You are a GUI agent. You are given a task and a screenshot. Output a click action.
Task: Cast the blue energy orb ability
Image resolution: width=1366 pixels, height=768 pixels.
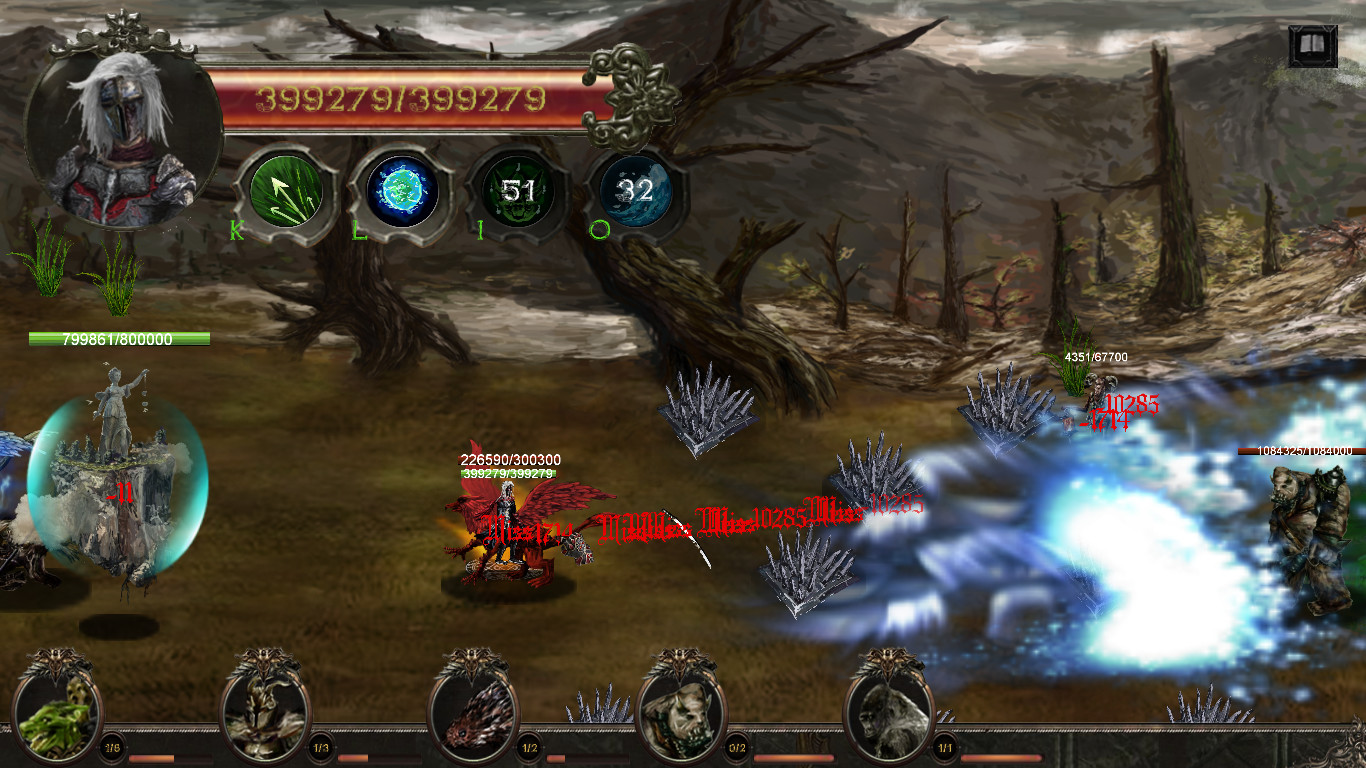point(402,191)
